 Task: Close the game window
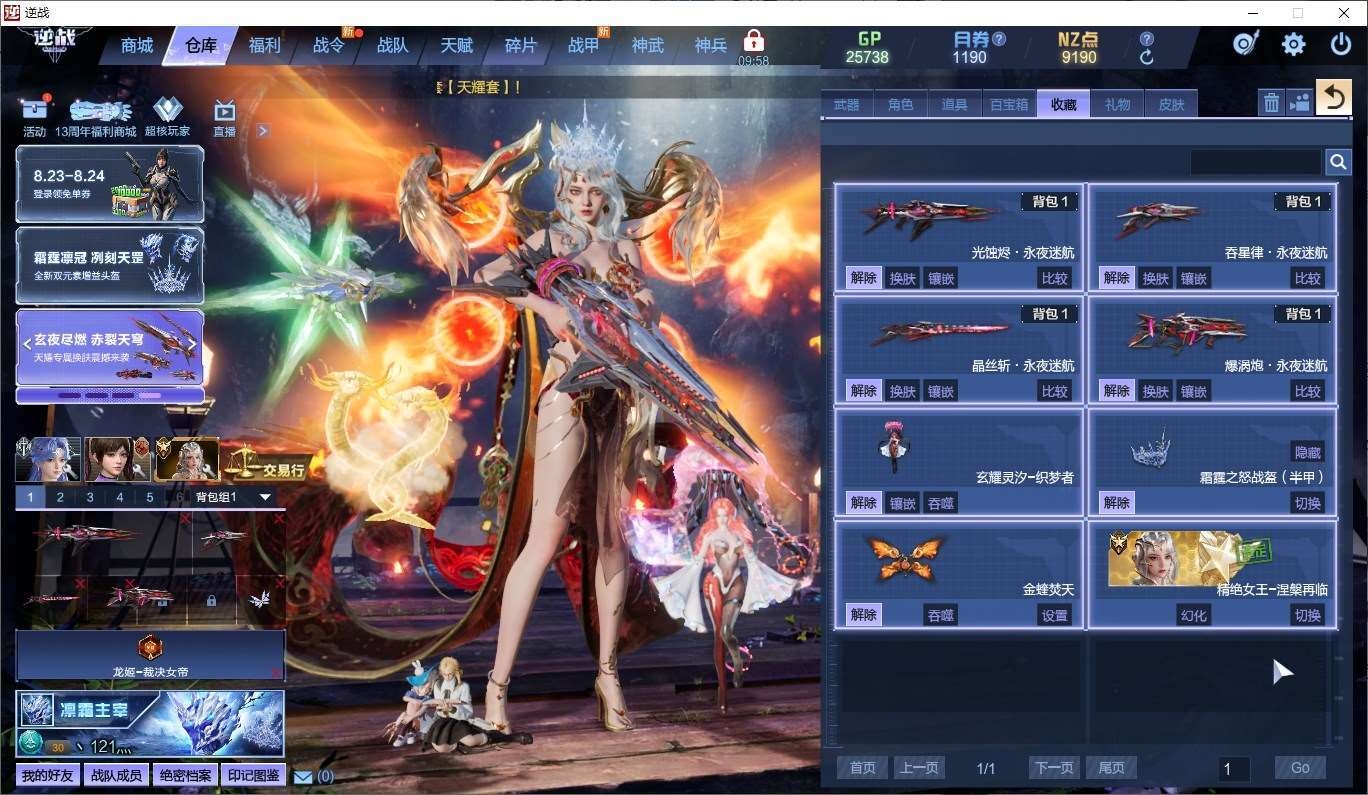coord(1344,13)
